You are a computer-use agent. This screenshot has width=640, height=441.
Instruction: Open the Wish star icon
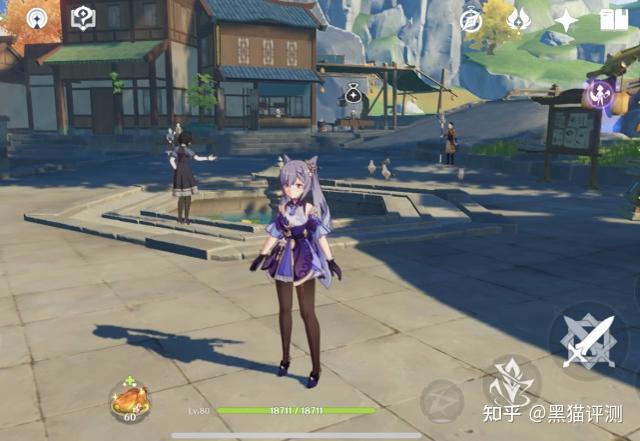tap(566, 20)
